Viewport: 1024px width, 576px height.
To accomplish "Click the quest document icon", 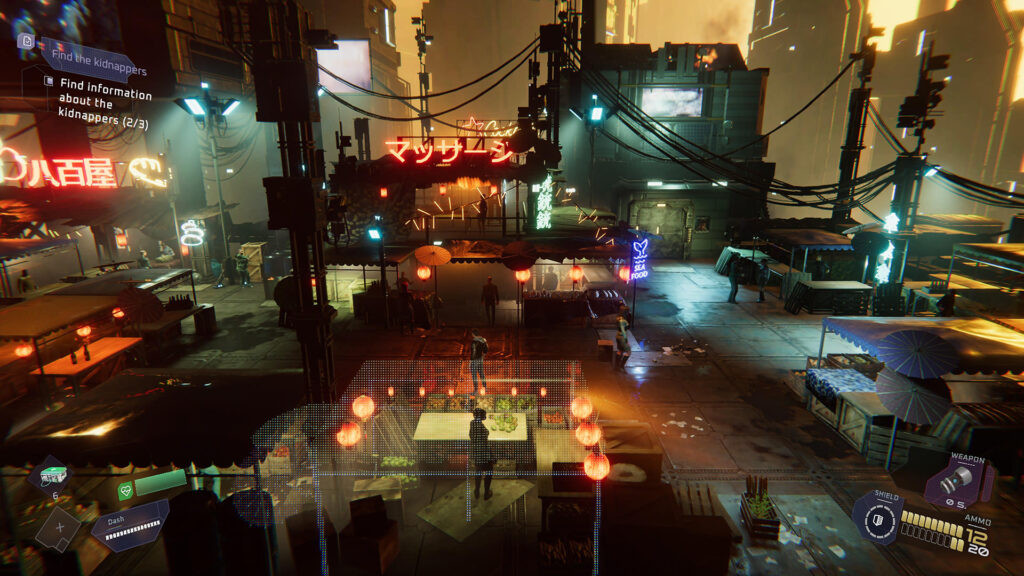I will (26, 41).
